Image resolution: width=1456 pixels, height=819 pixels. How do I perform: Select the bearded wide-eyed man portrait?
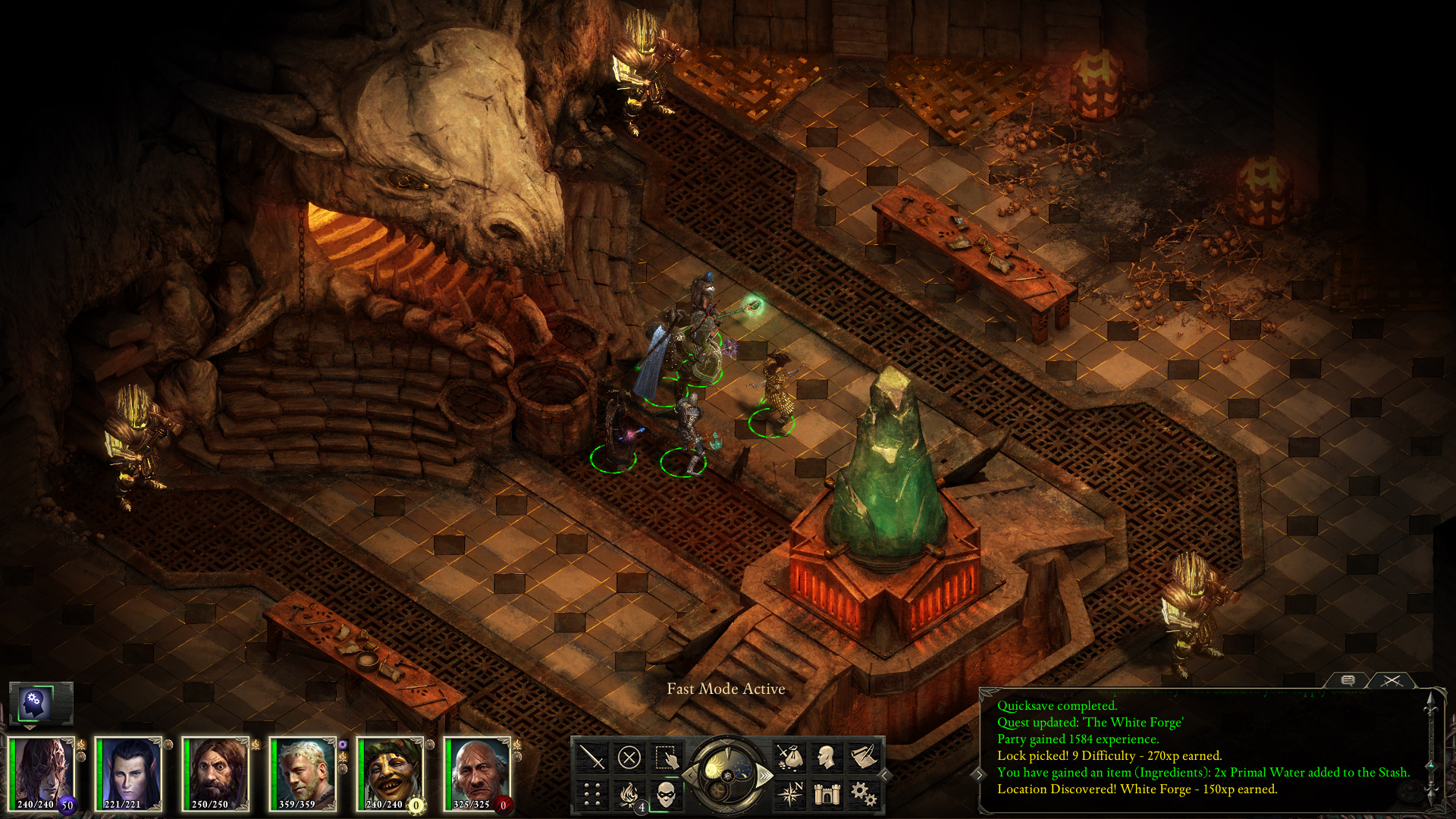coord(216,773)
